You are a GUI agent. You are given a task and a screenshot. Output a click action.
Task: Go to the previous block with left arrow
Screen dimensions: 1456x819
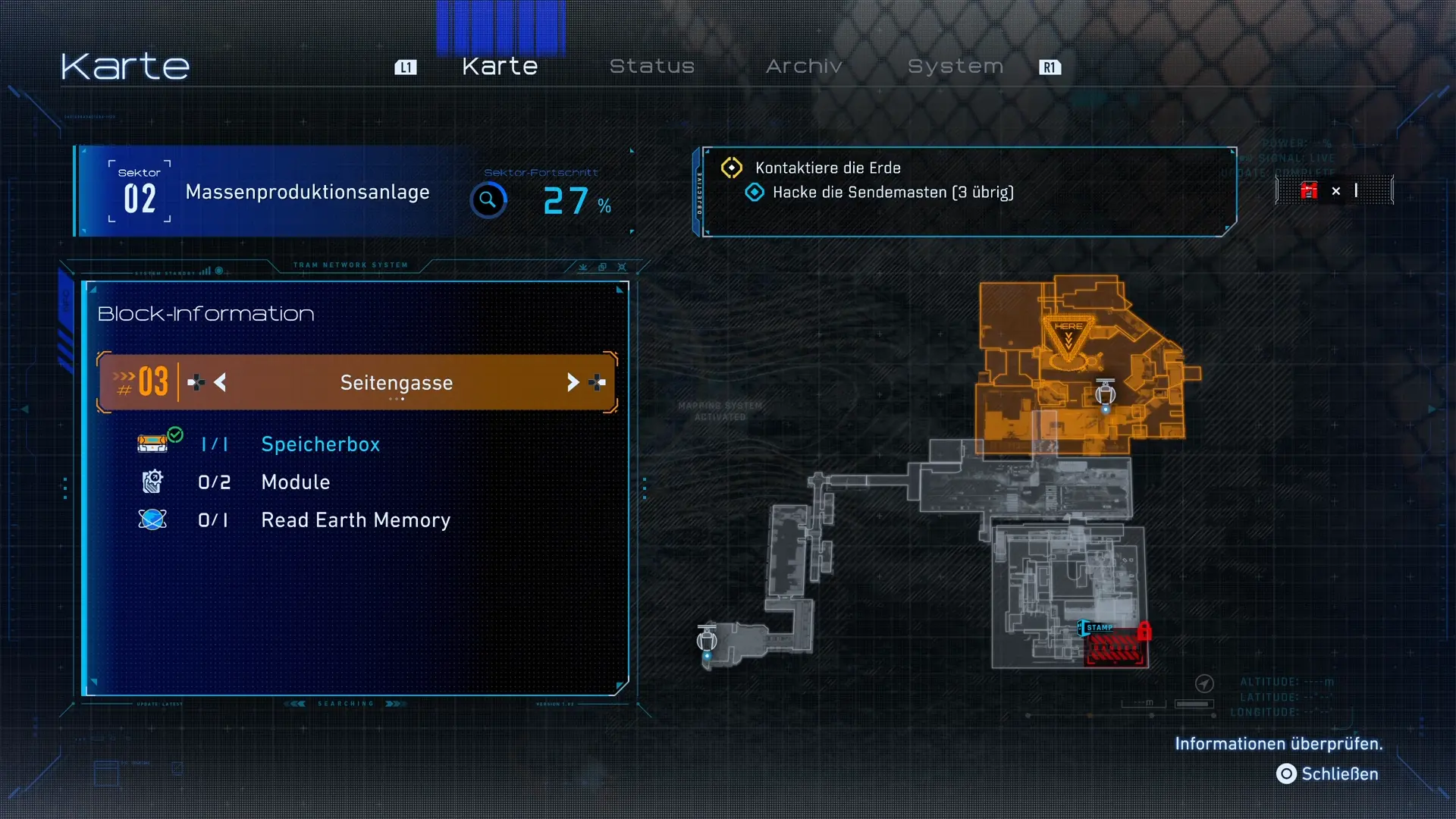point(220,382)
